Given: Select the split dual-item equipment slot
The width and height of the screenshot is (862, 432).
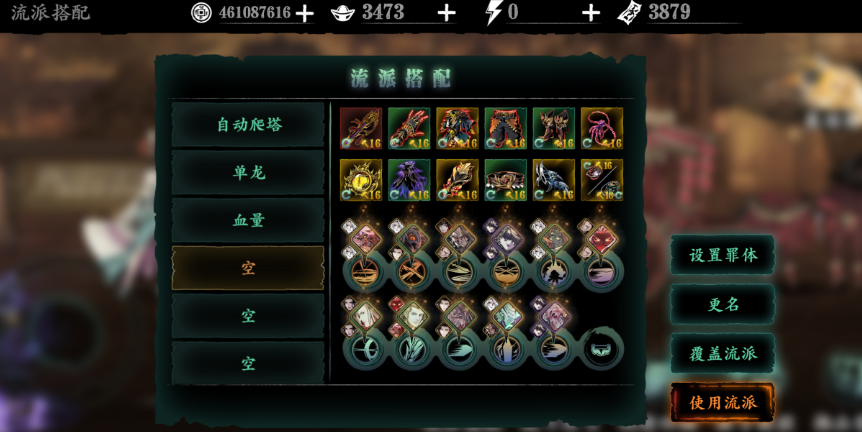Looking at the screenshot, I should tap(602, 180).
